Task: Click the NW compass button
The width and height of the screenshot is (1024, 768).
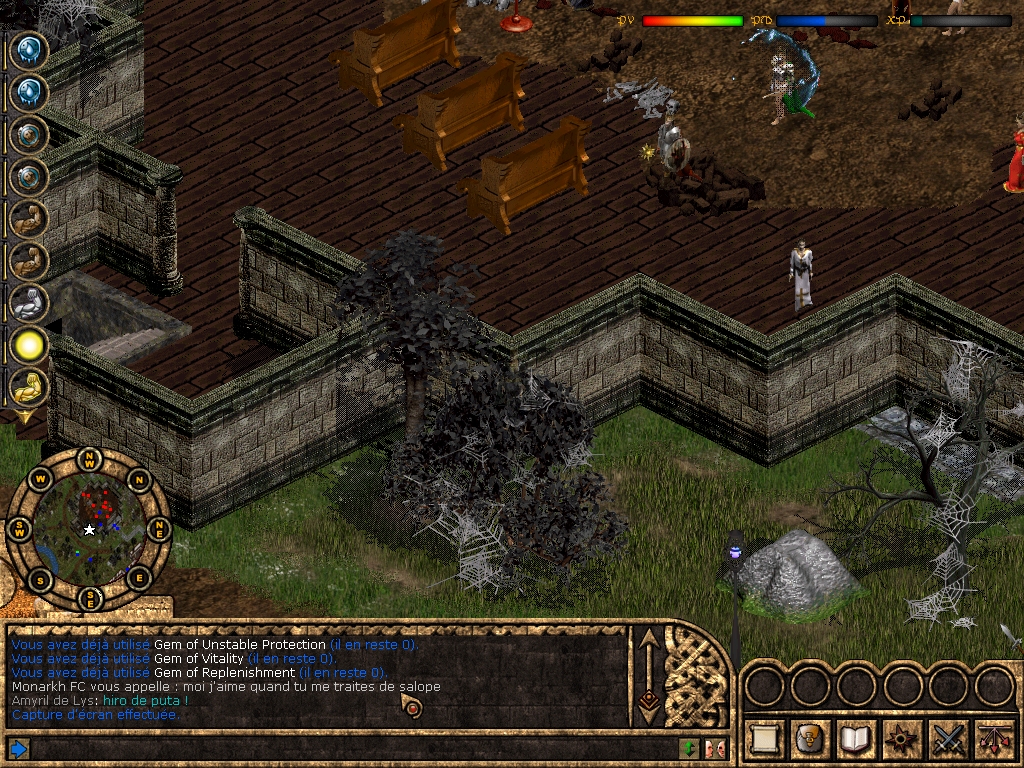Action: (90, 460)
